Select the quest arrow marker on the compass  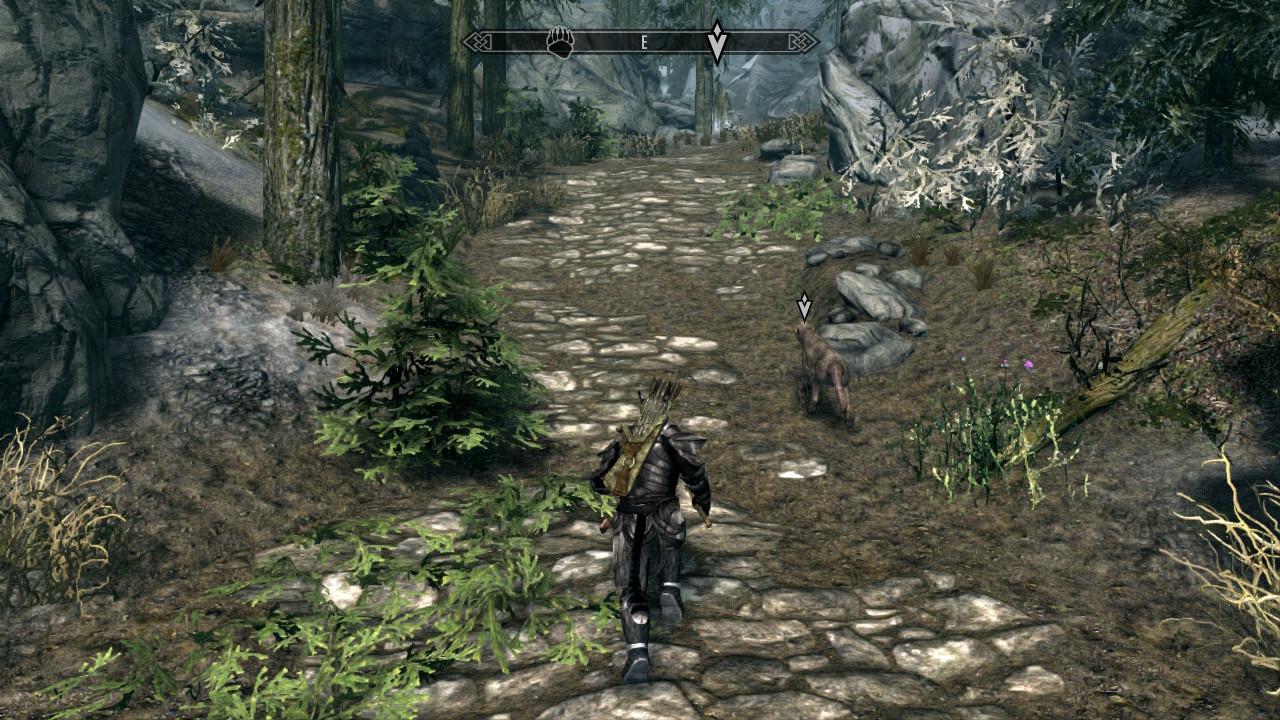tap(717, 42)
